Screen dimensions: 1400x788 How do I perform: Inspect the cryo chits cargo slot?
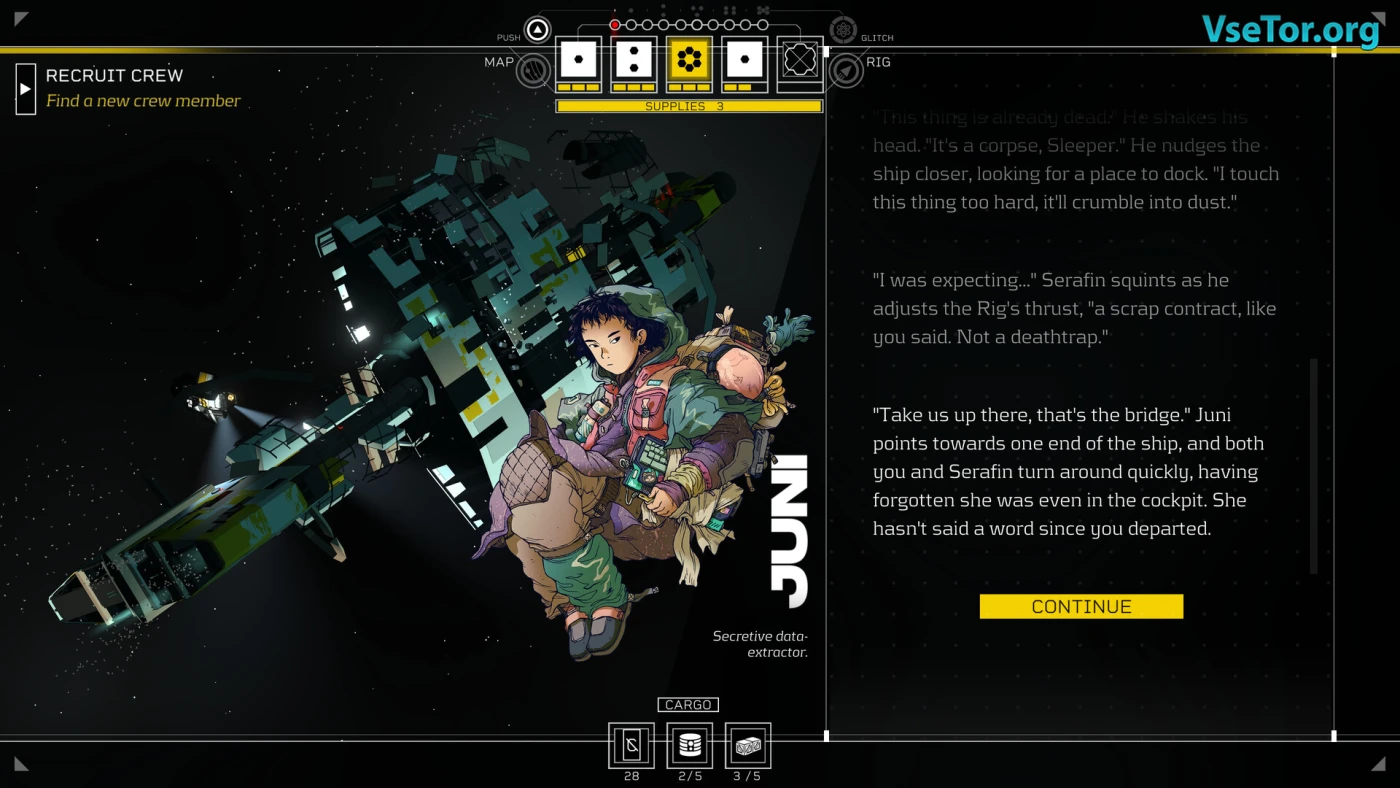[631, 745]
